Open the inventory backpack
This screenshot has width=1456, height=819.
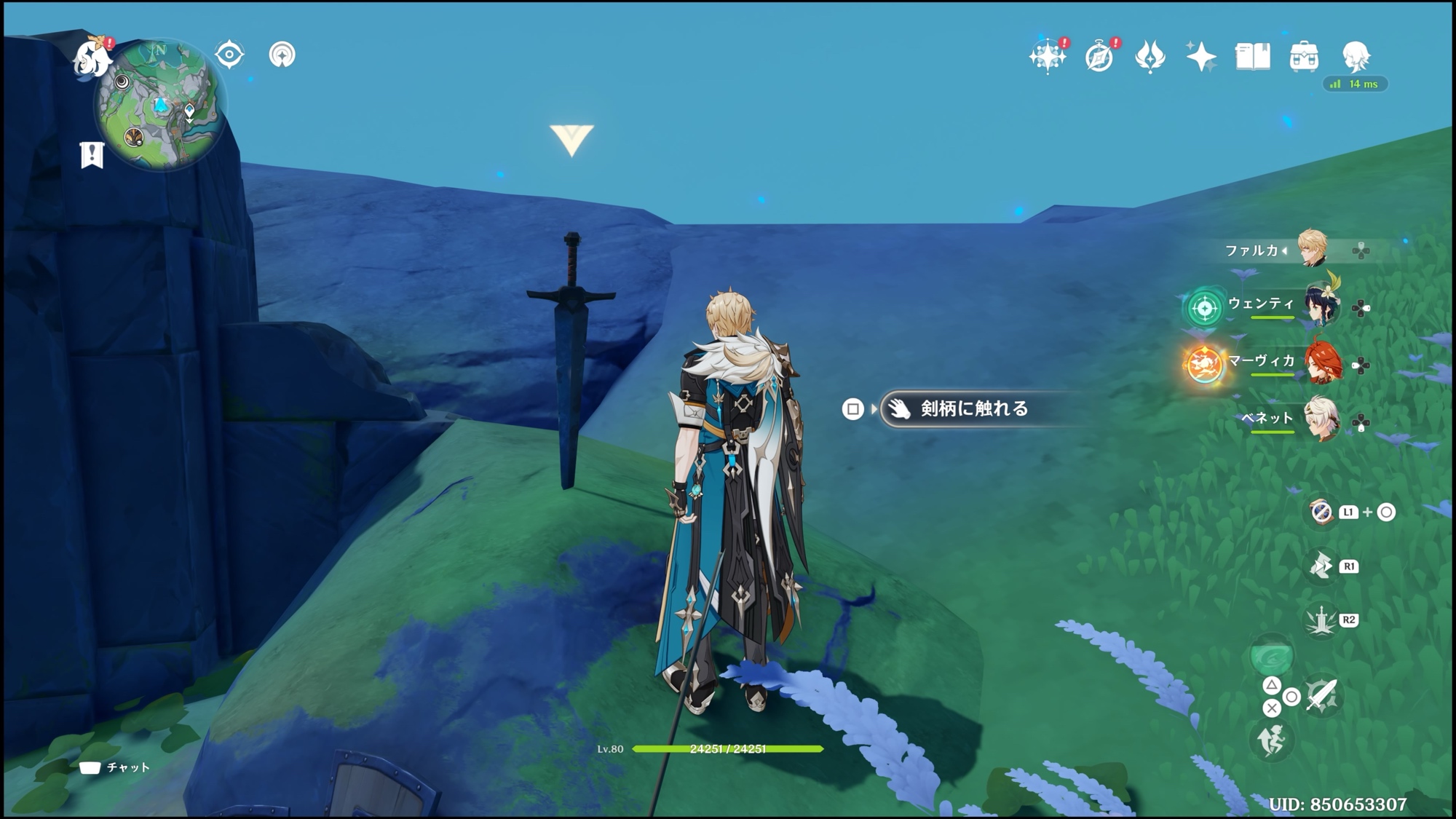(x=1303, y=56)
